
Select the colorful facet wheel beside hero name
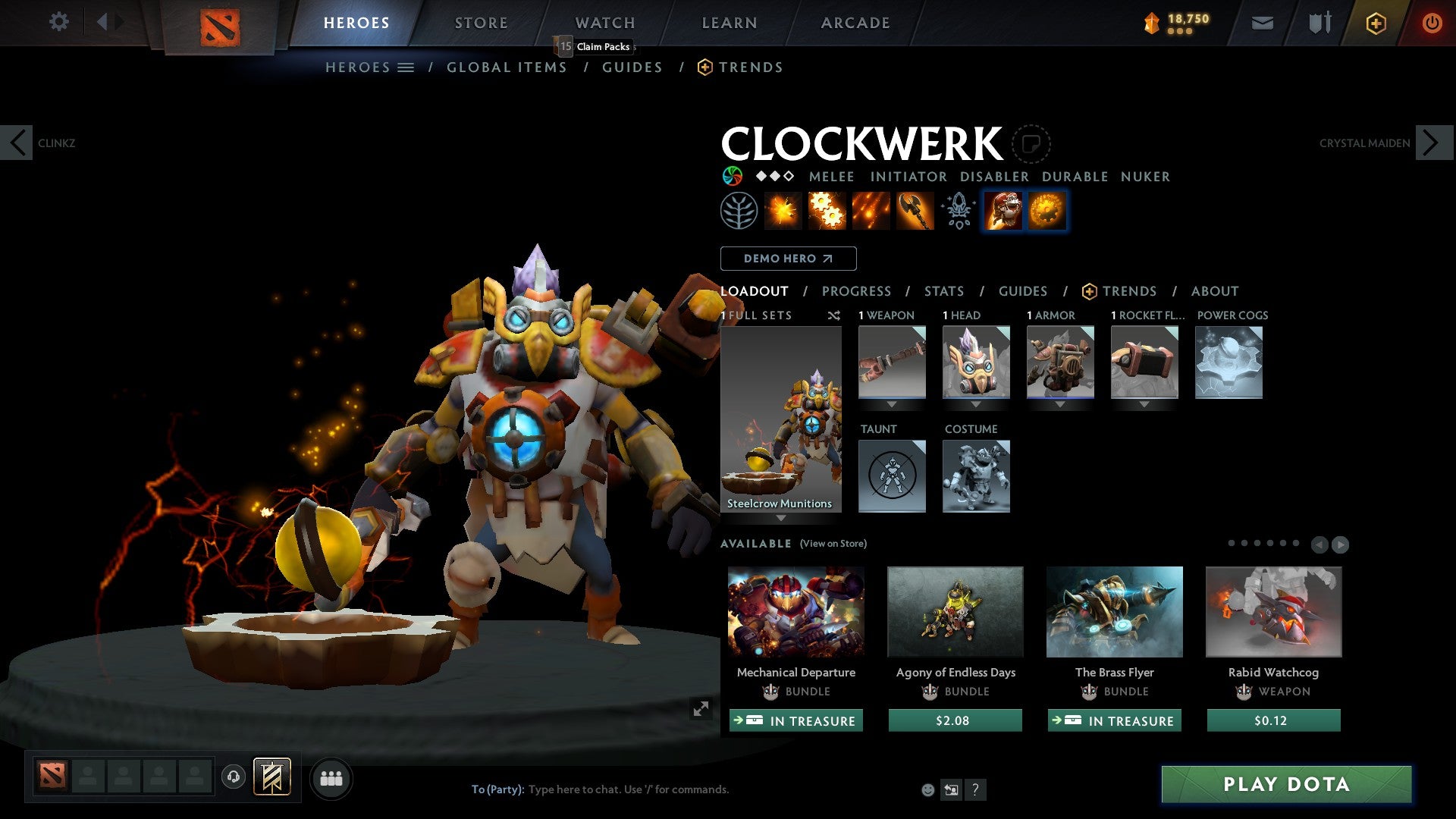point(733,176)
